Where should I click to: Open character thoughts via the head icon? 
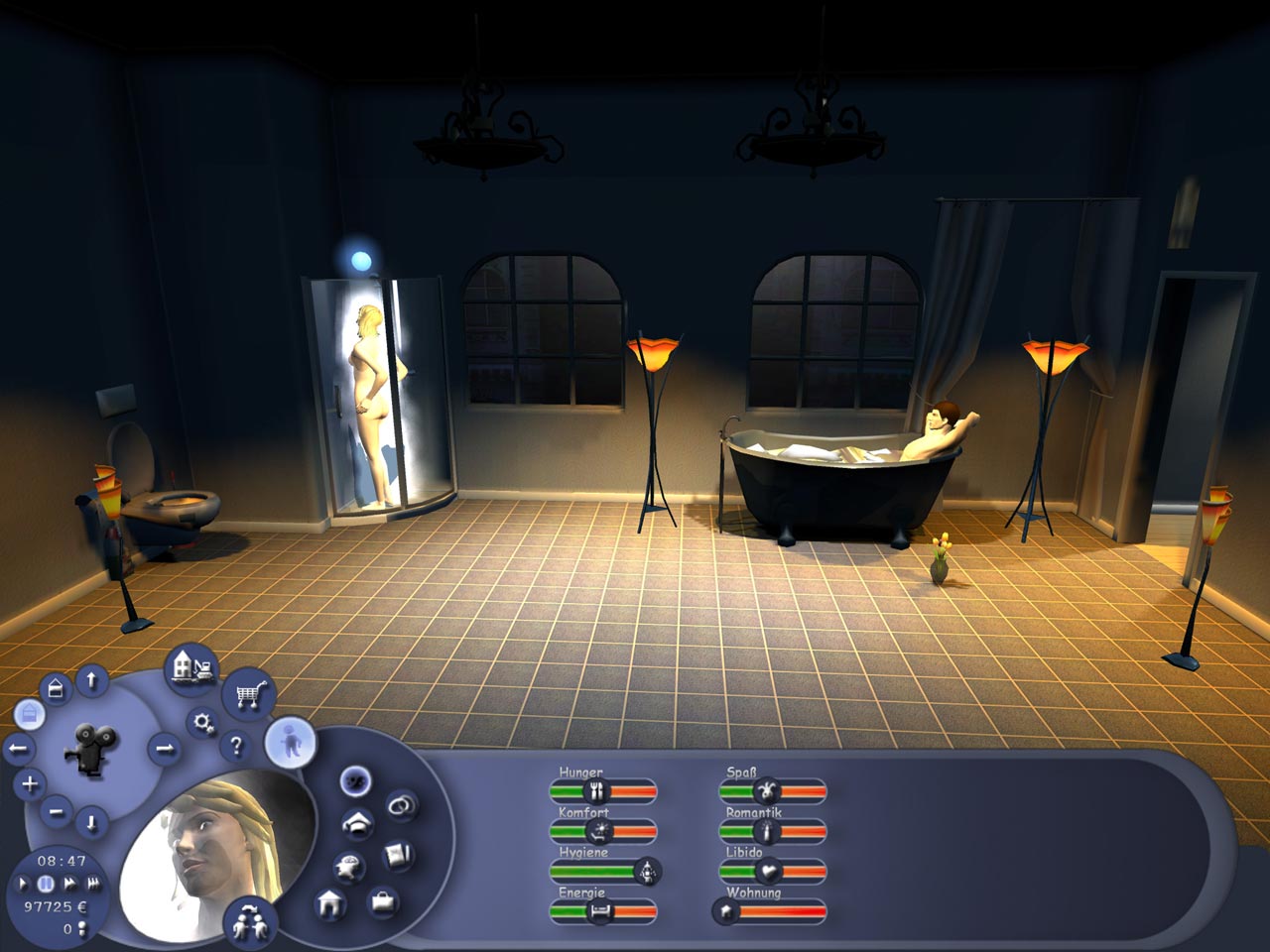pyautogui.click(x=347, y=867)
